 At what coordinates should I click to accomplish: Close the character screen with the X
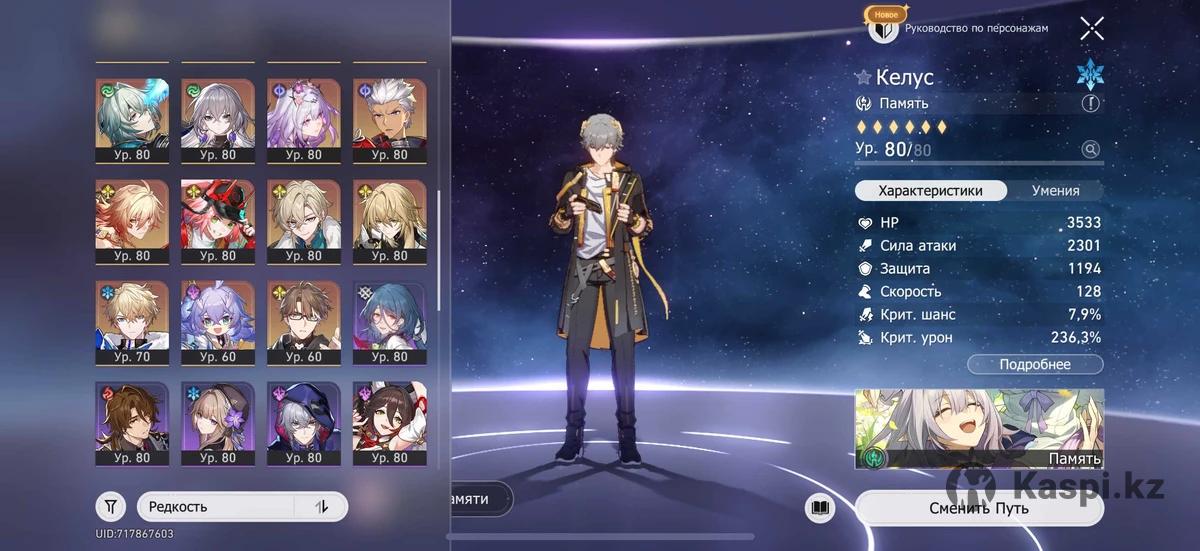1091,29
